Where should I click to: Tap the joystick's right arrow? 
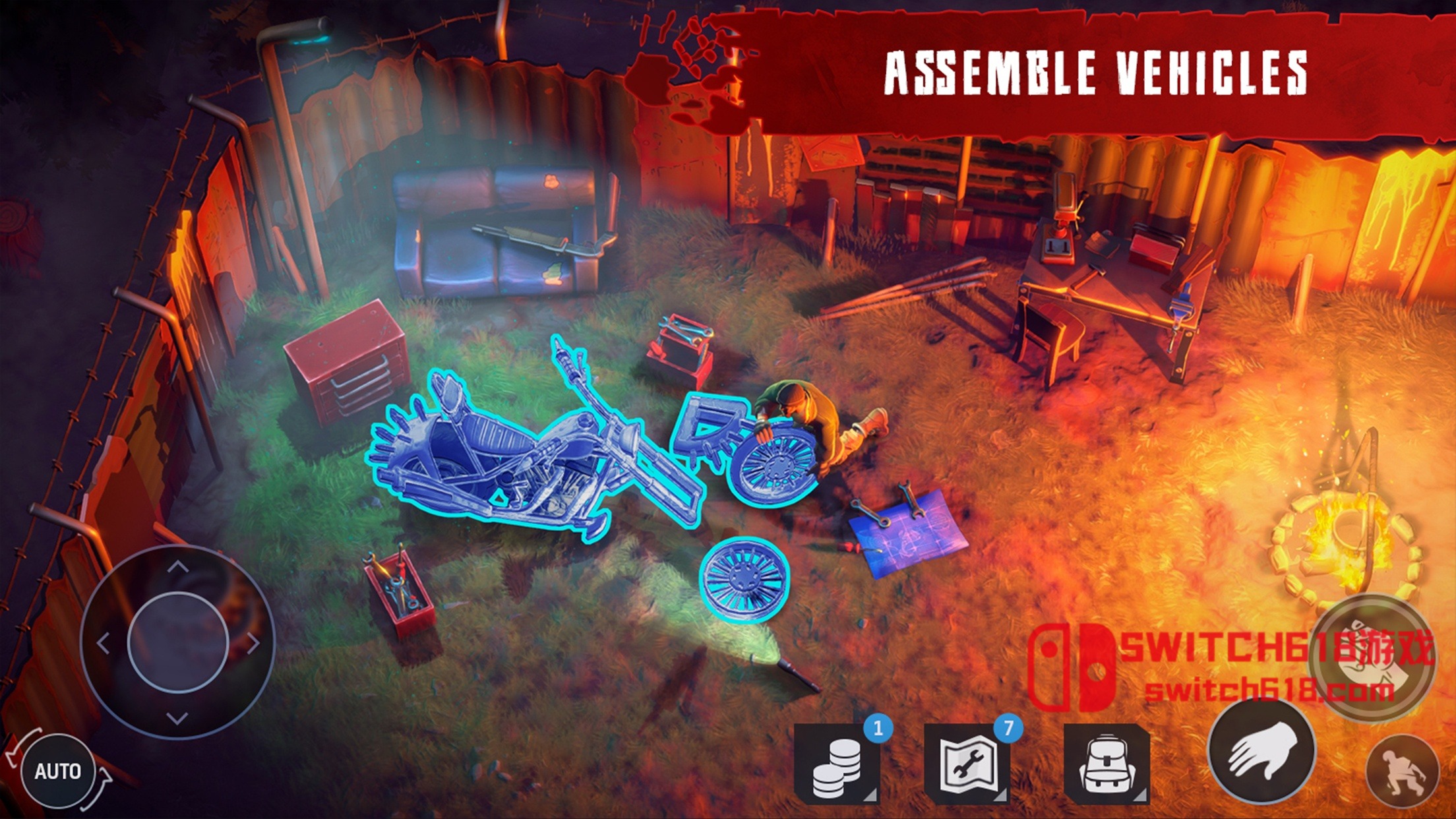coord(253,643)
